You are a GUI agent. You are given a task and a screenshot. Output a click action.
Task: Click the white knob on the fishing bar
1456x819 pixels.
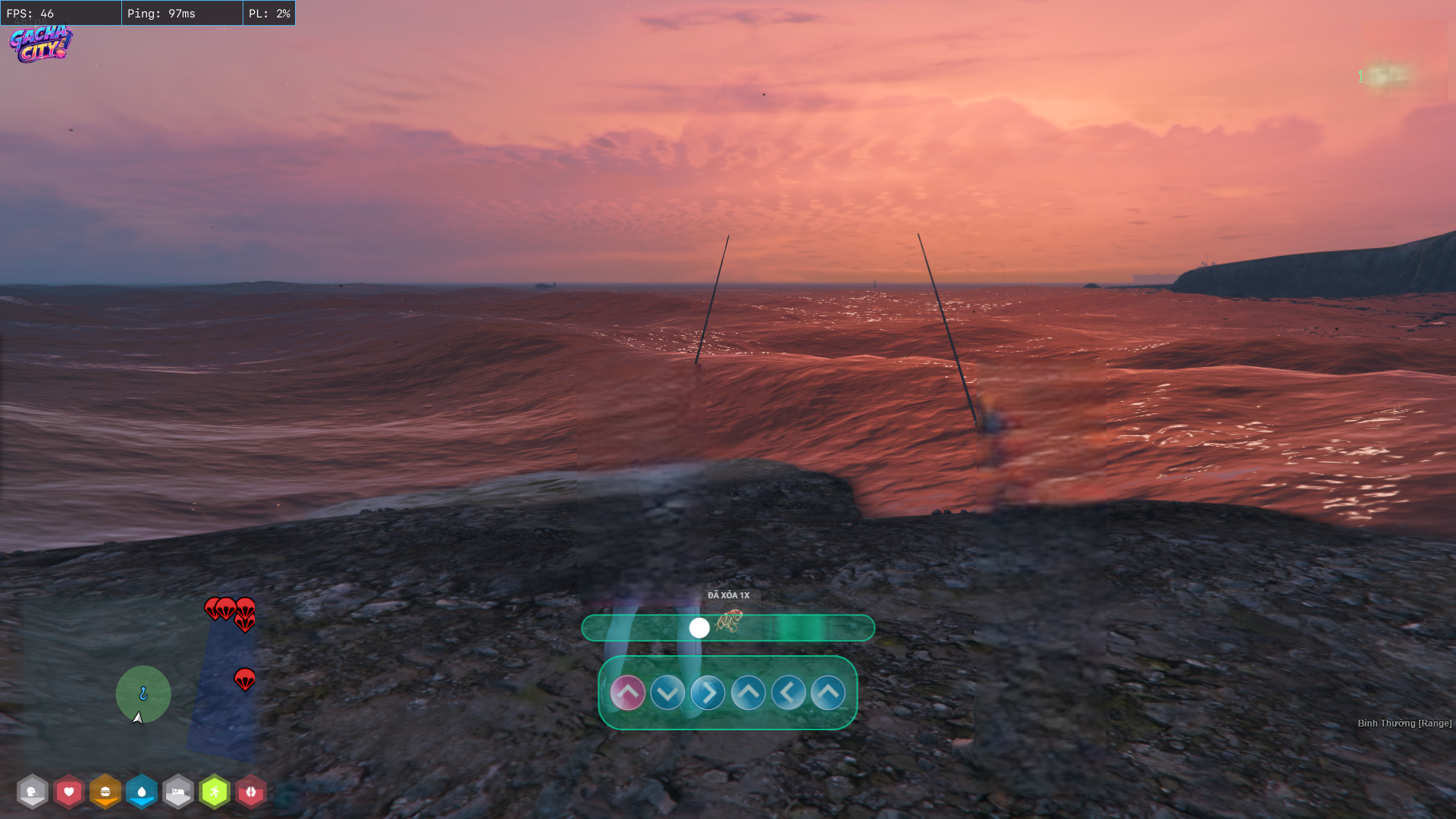699,628
